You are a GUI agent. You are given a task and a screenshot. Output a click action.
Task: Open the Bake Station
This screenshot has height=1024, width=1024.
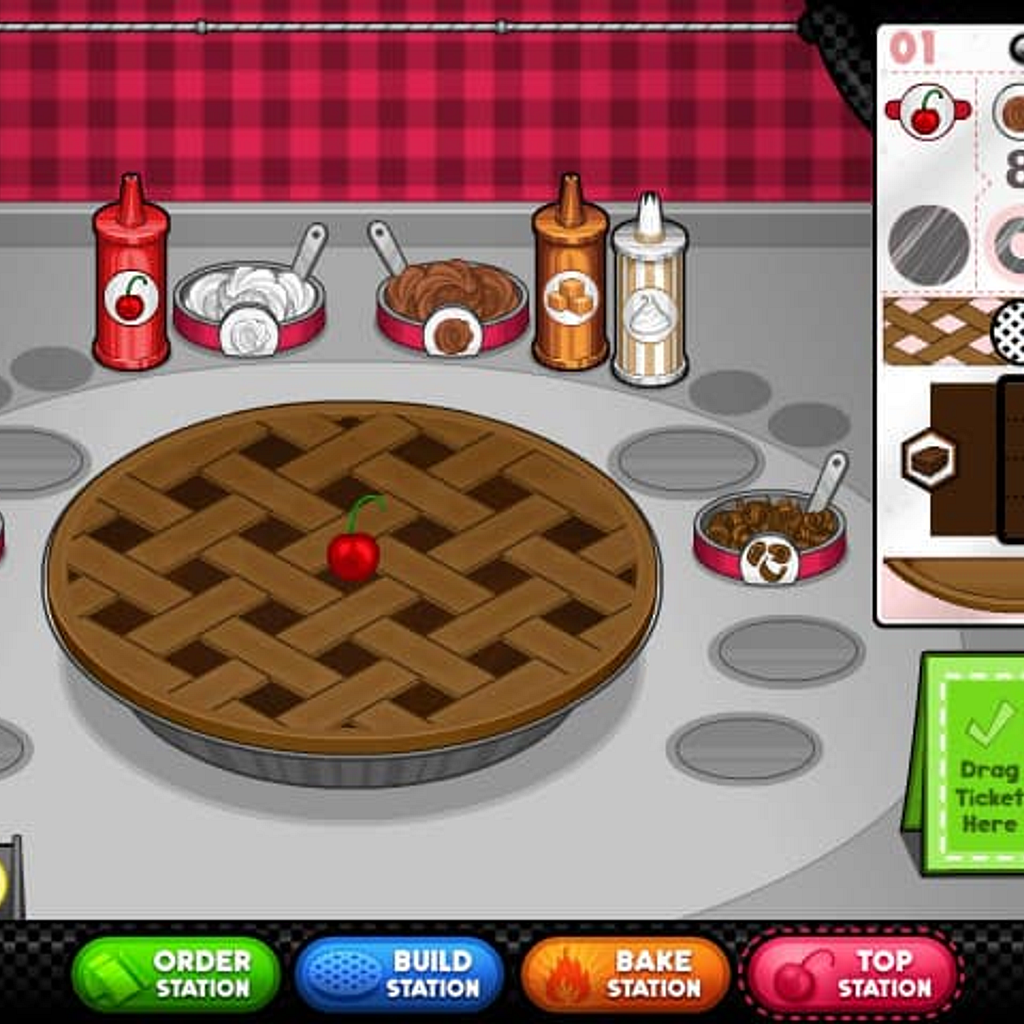pyautogui.click(x=626, y=974)
